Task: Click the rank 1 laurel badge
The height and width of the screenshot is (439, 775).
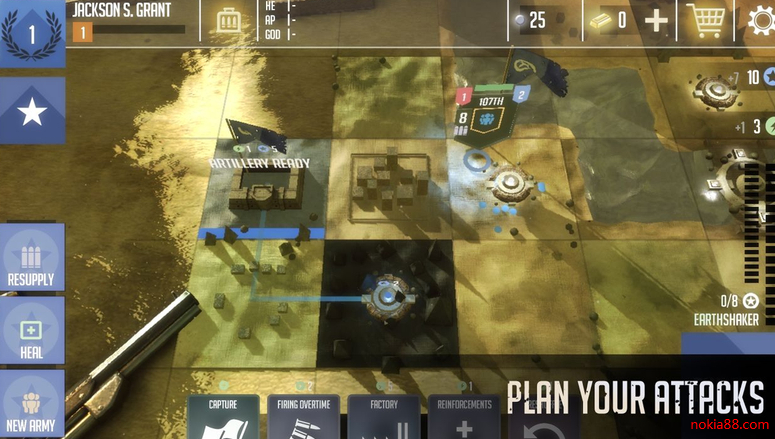Action: tap(32, 35)
